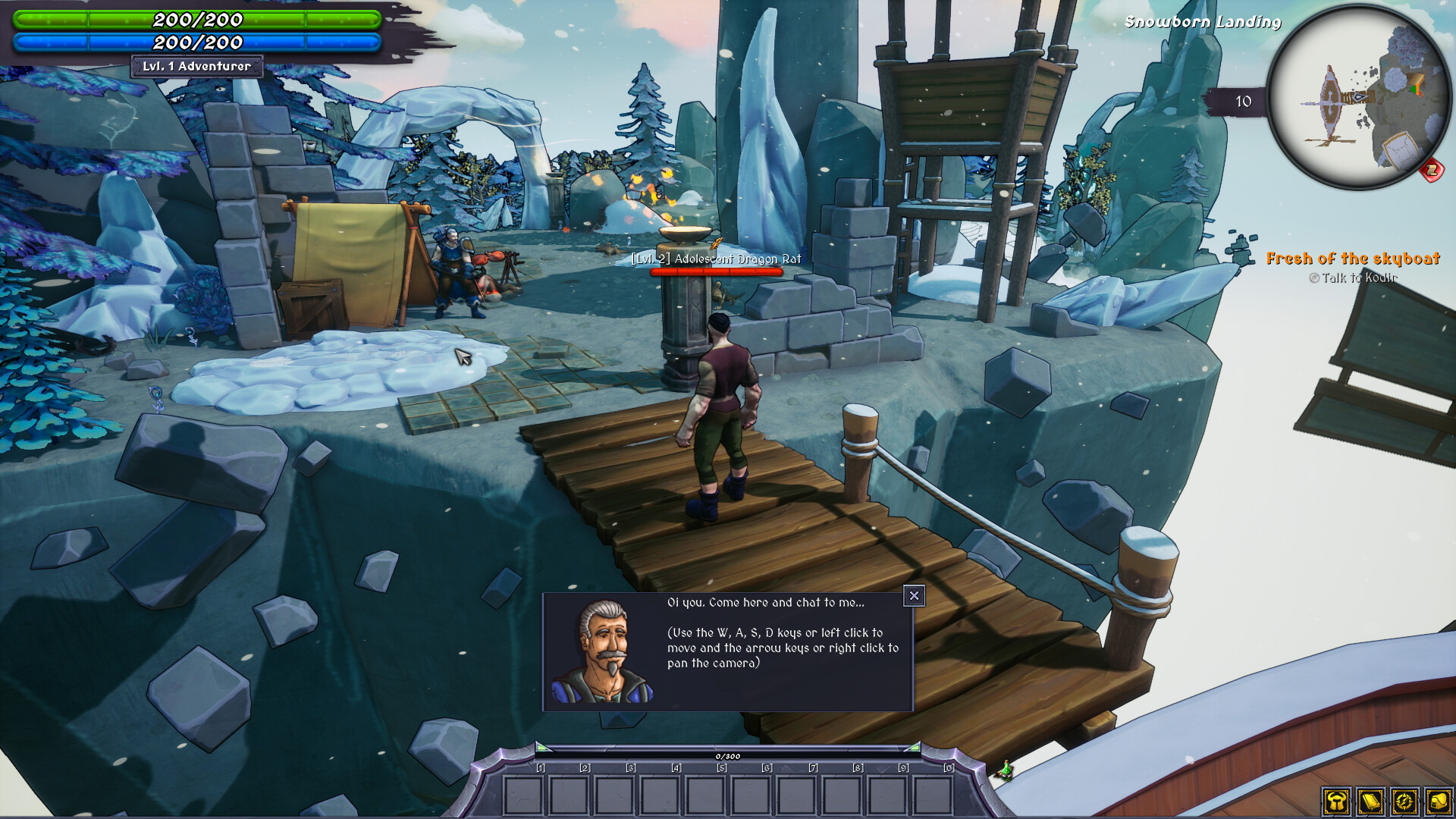Open the character helmet icon
Image resolution: width=1456 pixels, height=819 pixels.
1336,802
